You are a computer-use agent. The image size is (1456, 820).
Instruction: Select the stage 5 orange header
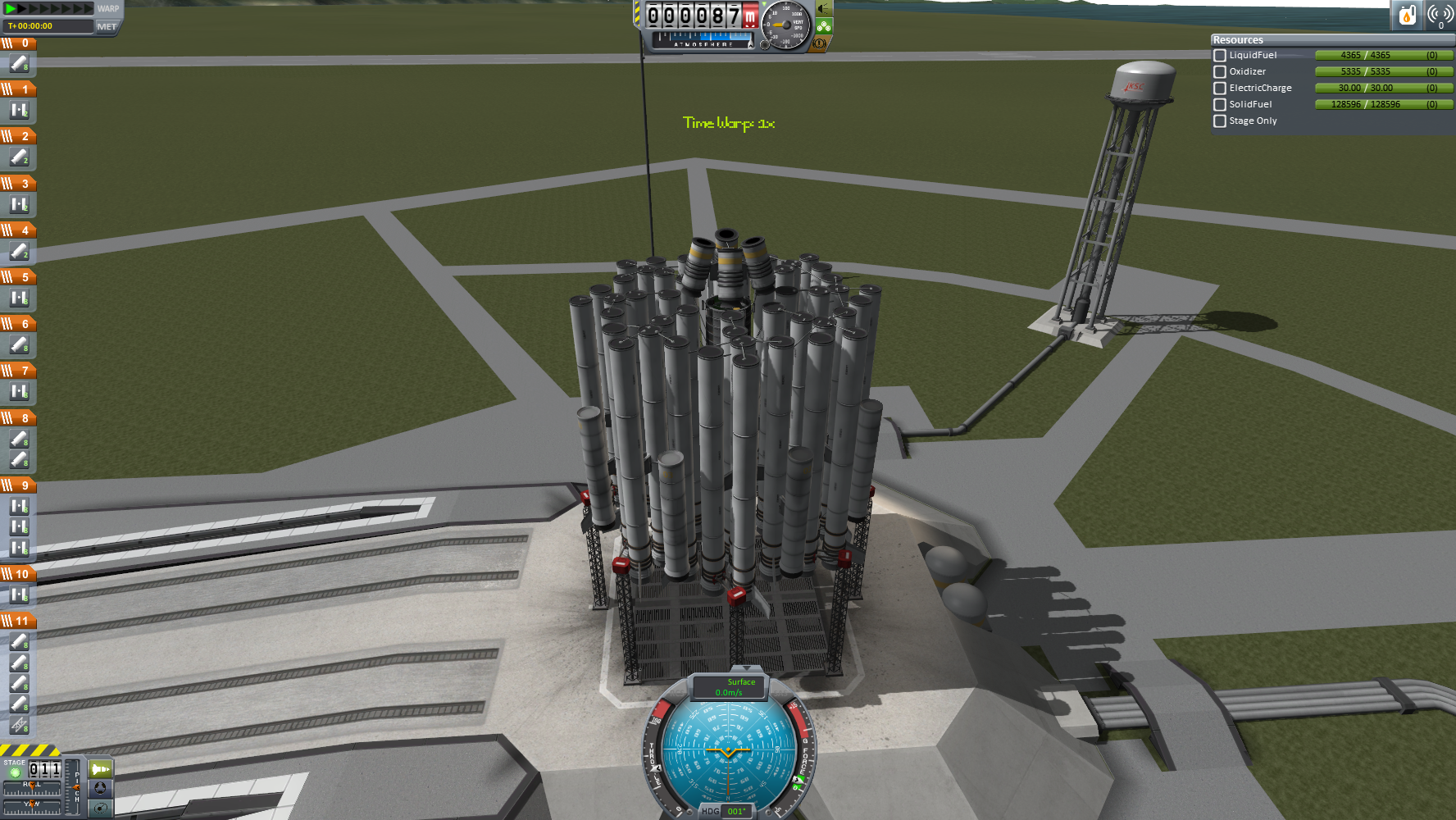click(x=18, y=277)
